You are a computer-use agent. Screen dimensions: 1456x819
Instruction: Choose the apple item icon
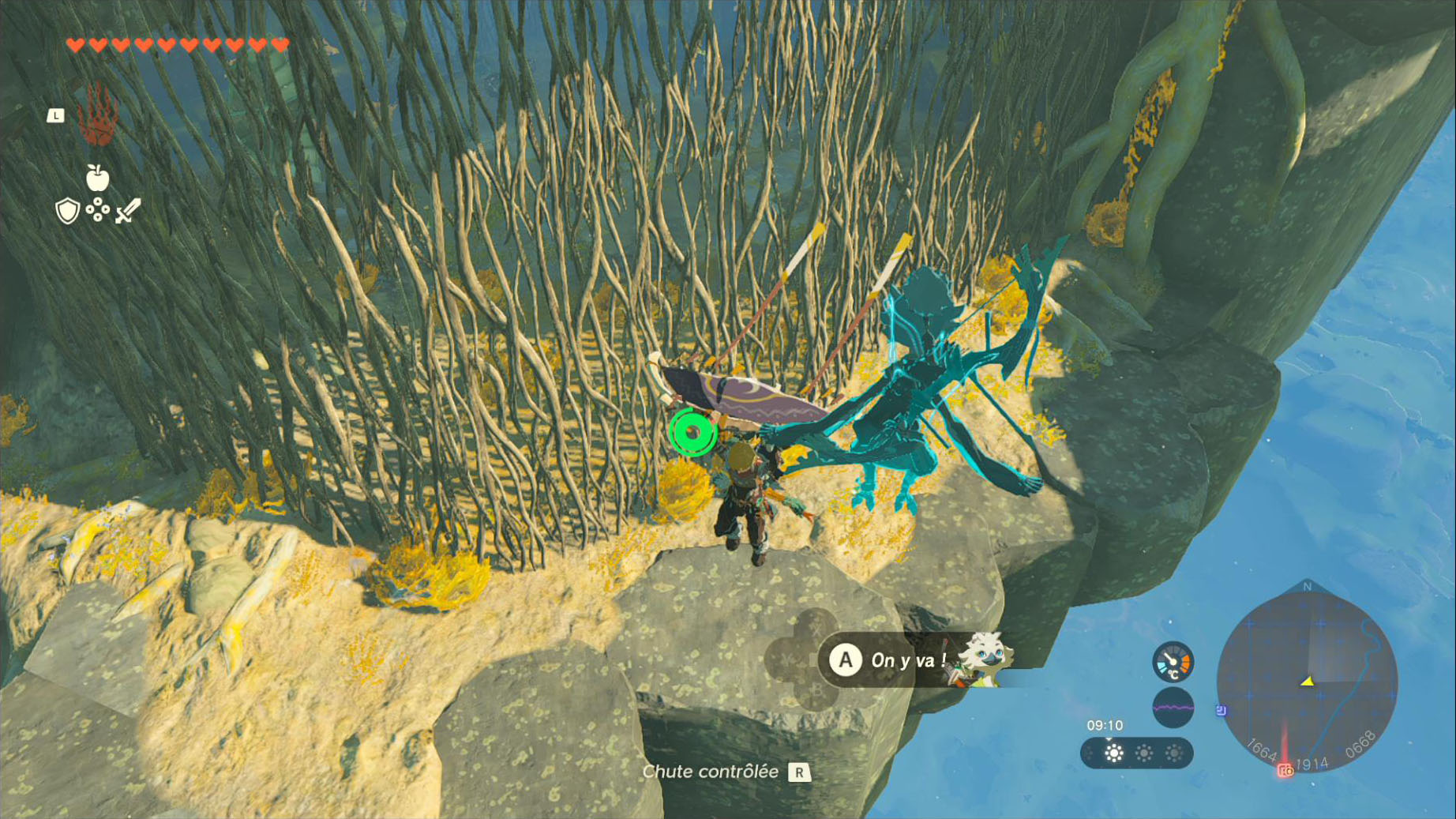(97, 178)
